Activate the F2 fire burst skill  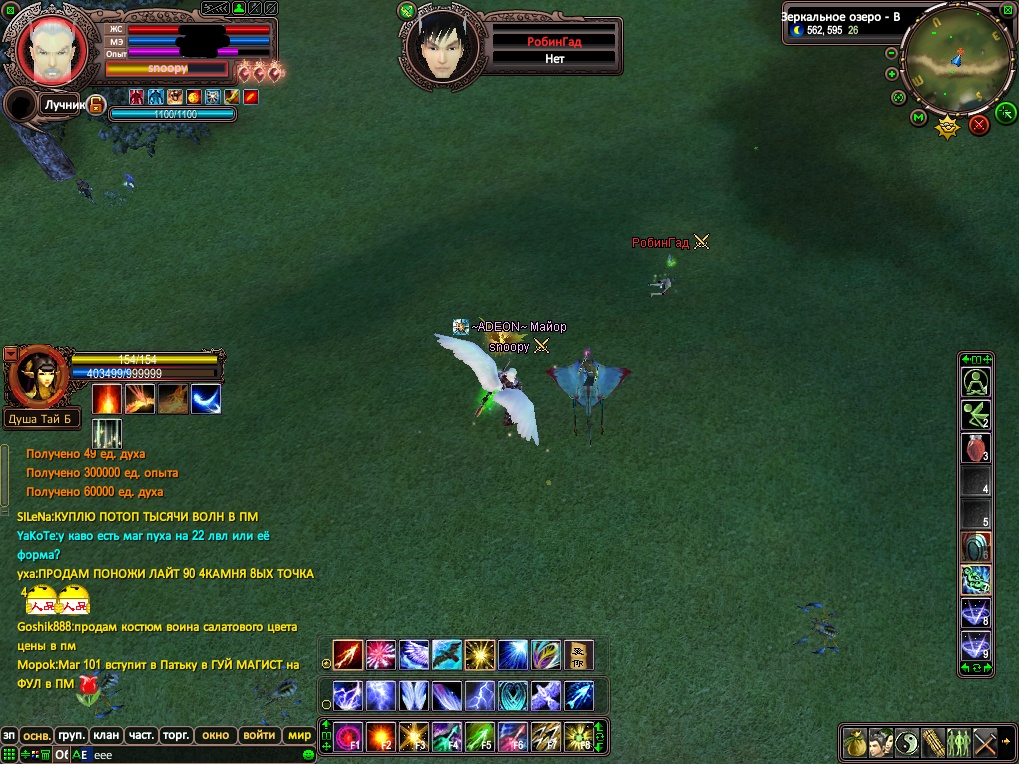(381, 737)
